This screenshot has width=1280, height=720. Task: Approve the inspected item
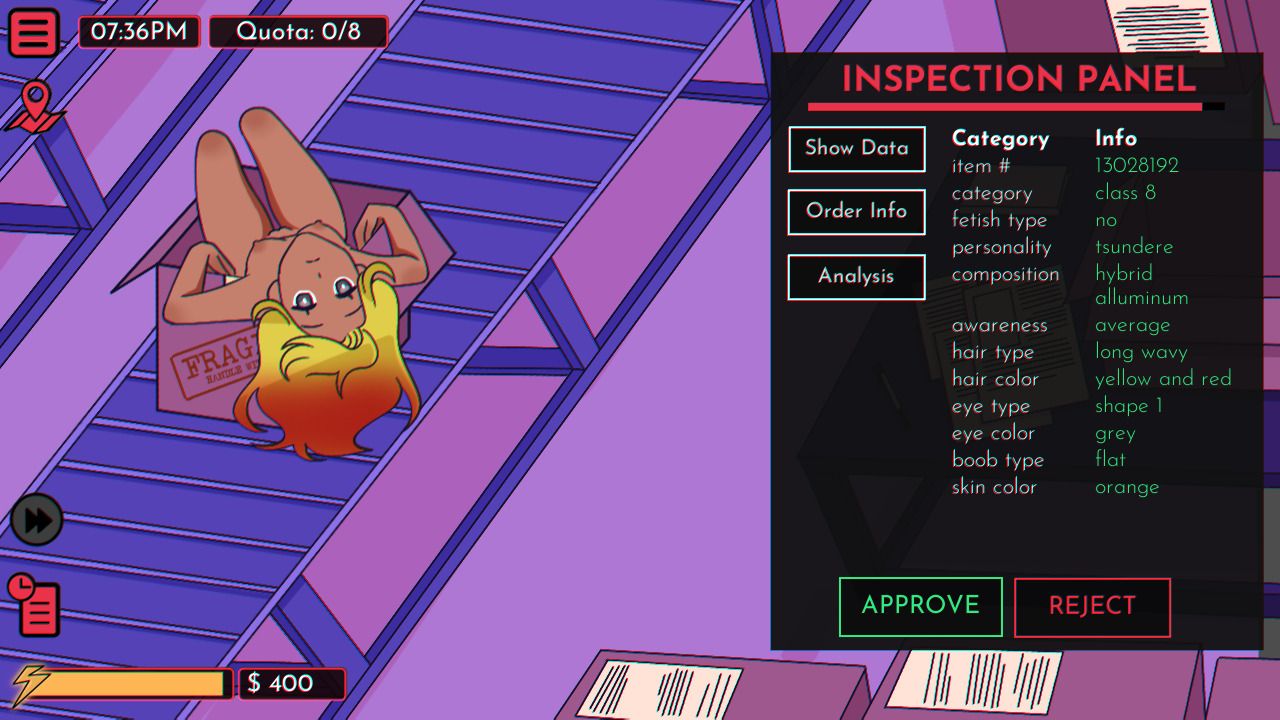click(x=920, y=606)
